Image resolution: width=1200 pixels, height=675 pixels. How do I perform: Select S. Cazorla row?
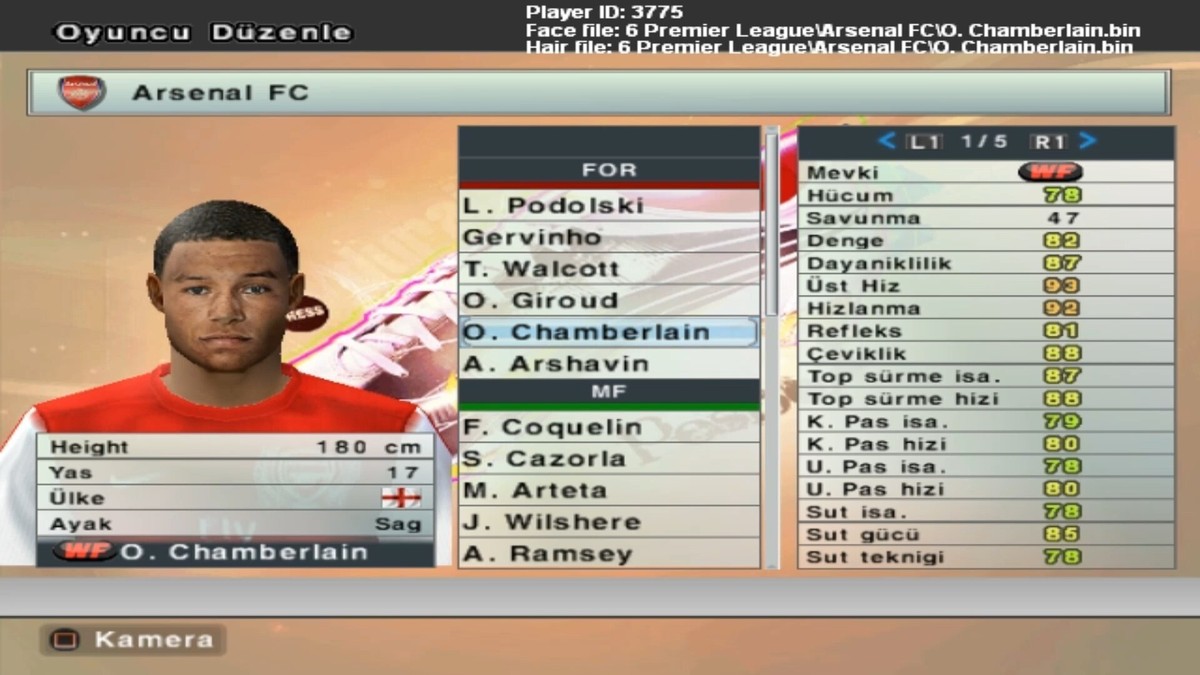pyautogui.click(x=608, y=459)
